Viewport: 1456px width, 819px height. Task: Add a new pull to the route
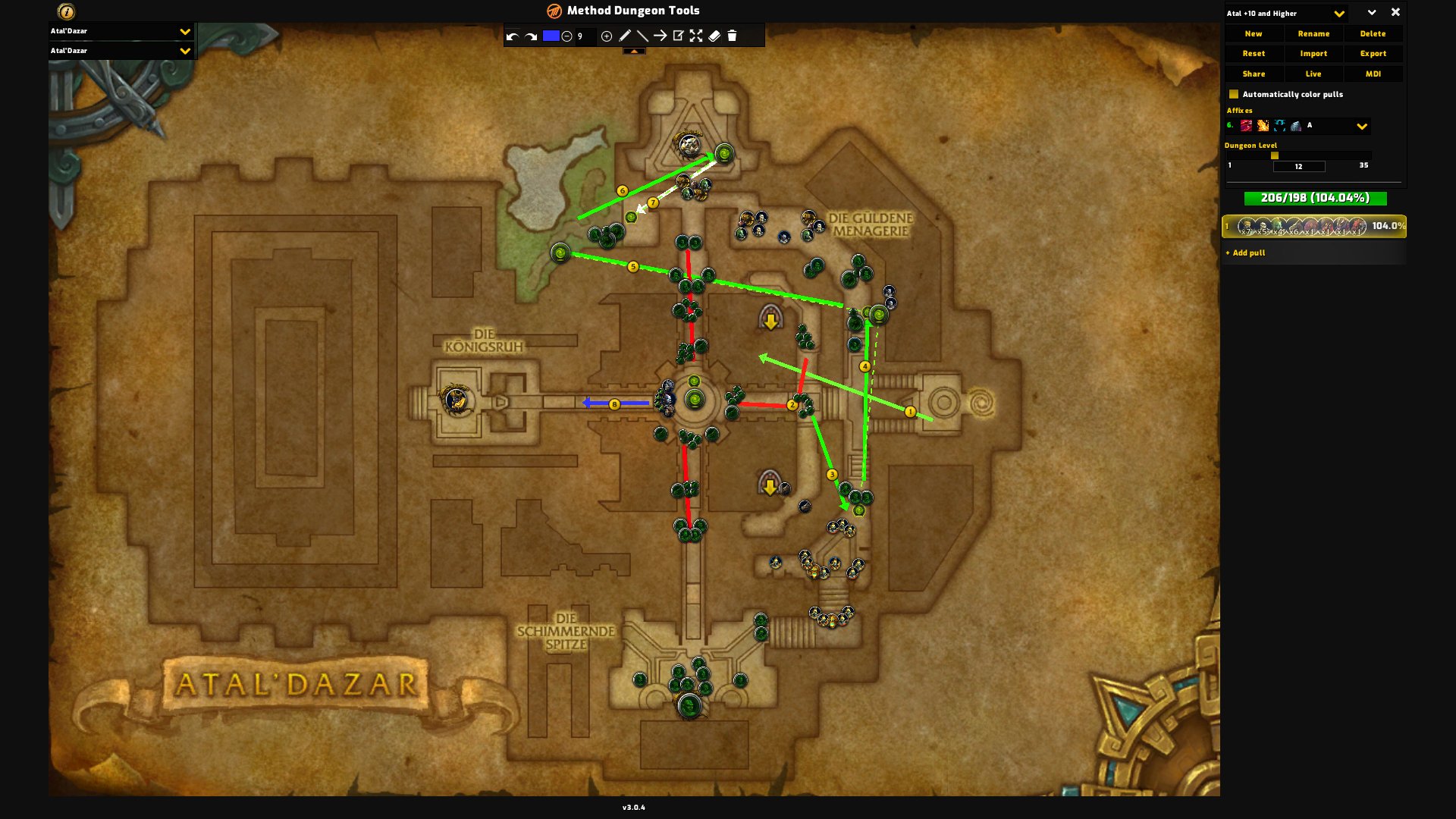click(x=1249, y=253)
